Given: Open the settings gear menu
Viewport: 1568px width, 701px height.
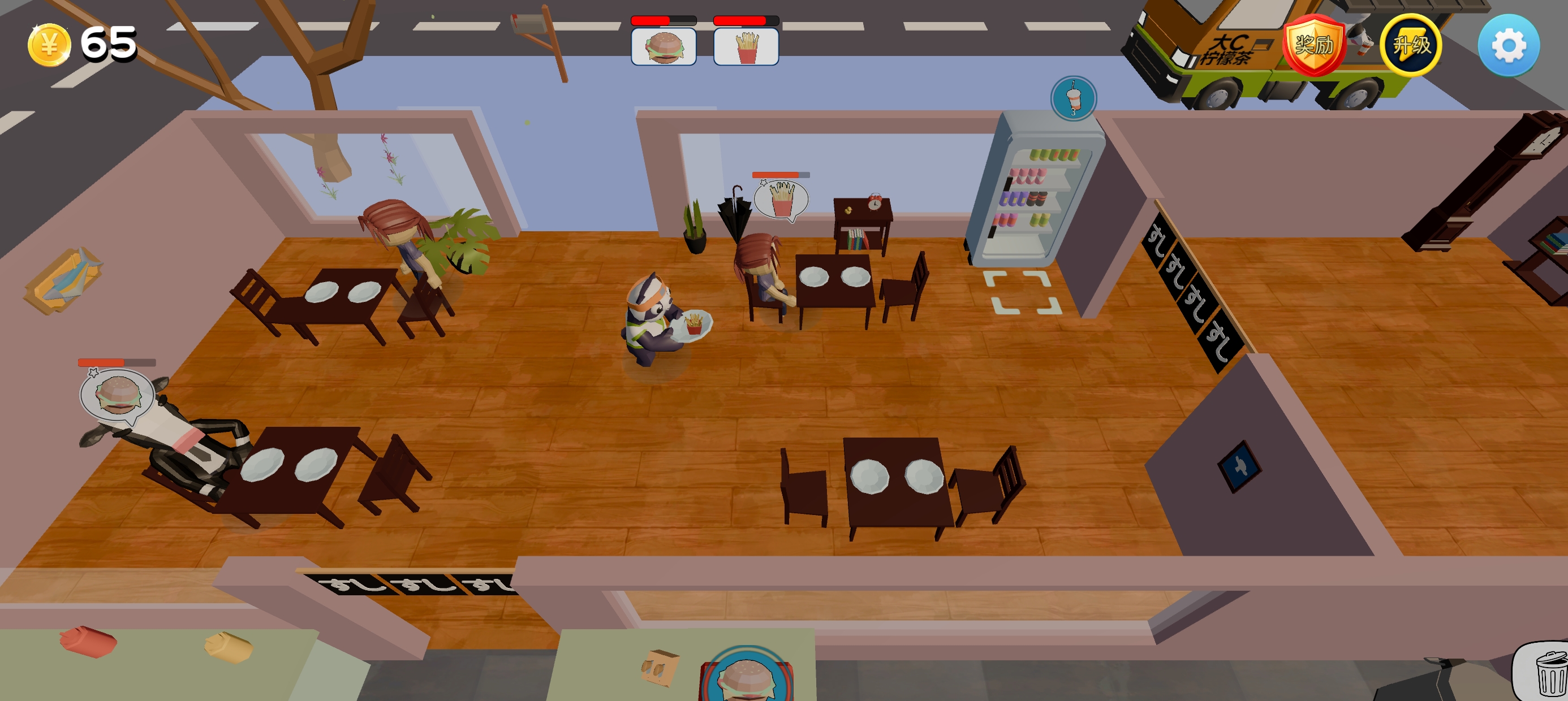Looking at the screenshot, I should 1509,46.
